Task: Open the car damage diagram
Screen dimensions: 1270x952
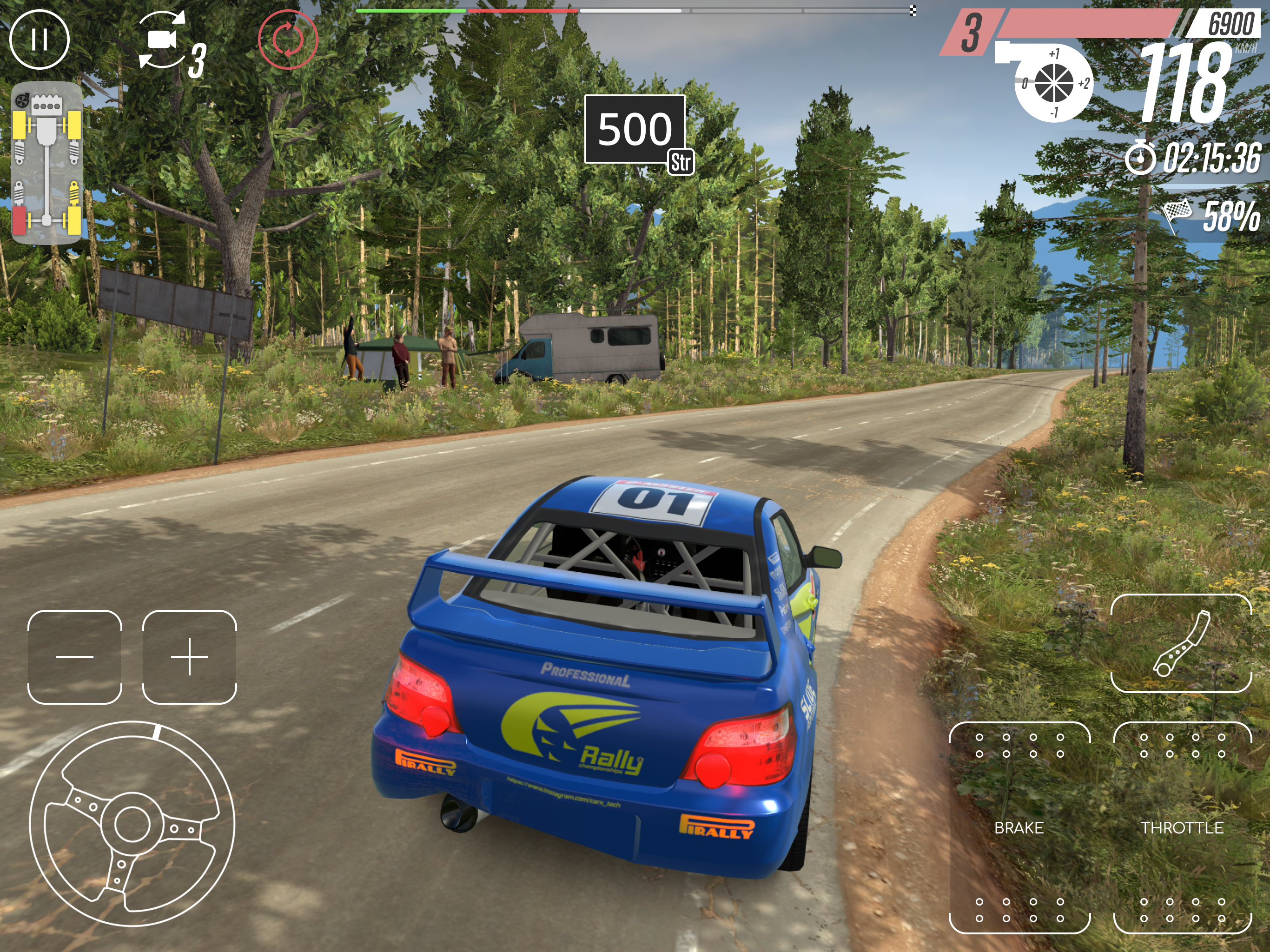Action: [46, 163]
